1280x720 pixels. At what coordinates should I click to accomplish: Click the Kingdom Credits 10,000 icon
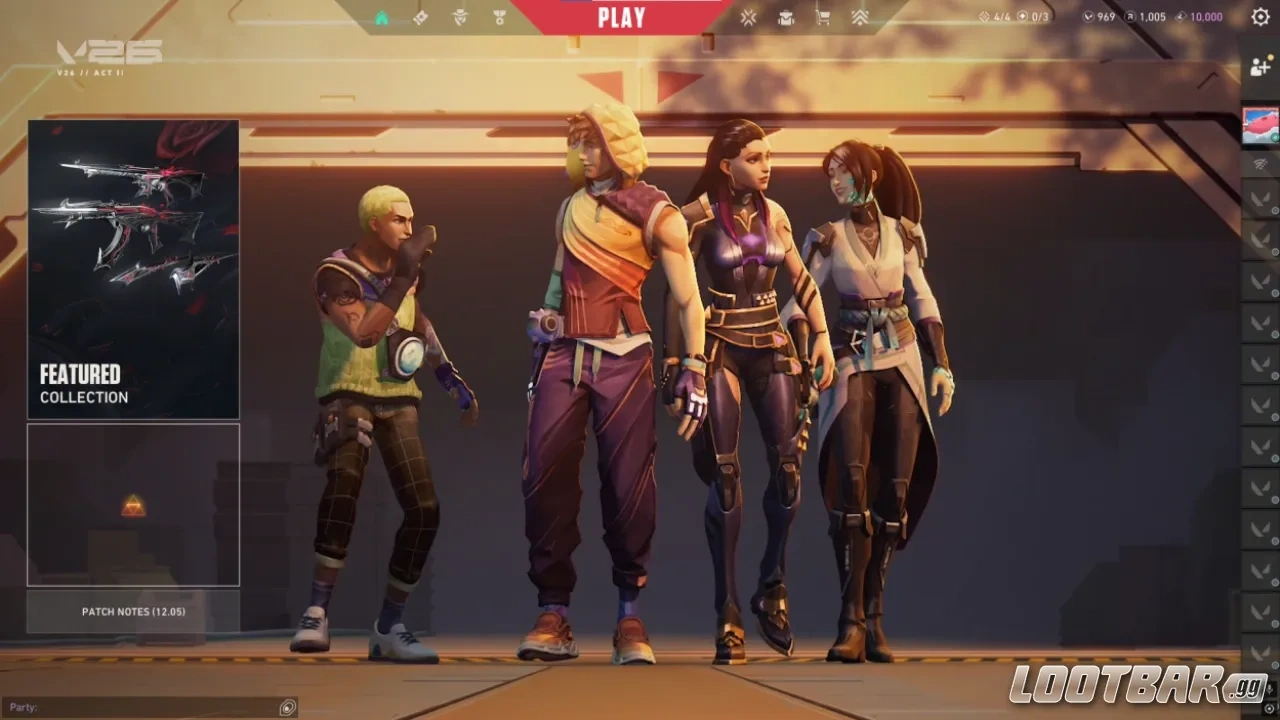[x=1181, y=16]
